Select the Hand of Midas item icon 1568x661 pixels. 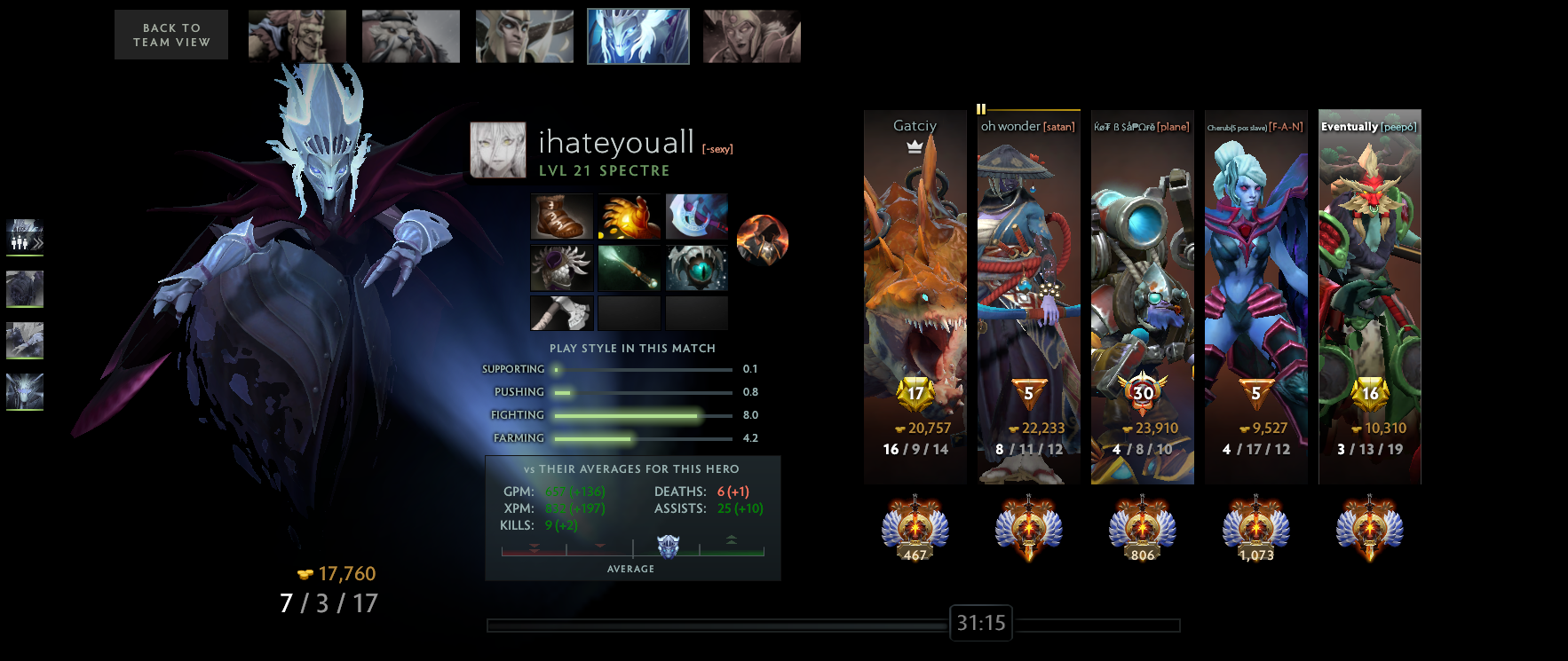629,217
